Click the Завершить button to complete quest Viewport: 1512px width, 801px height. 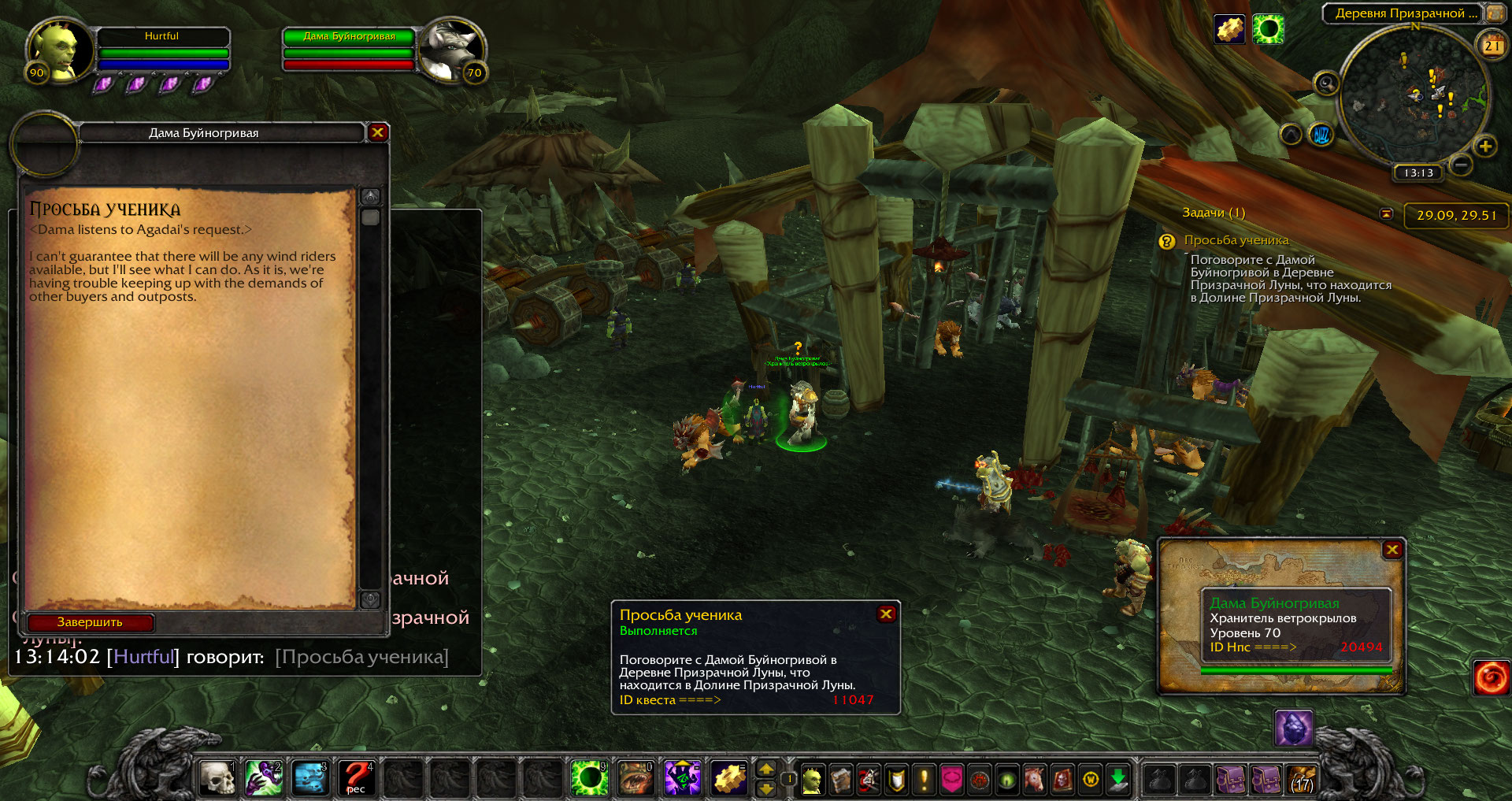coord(90,622)
